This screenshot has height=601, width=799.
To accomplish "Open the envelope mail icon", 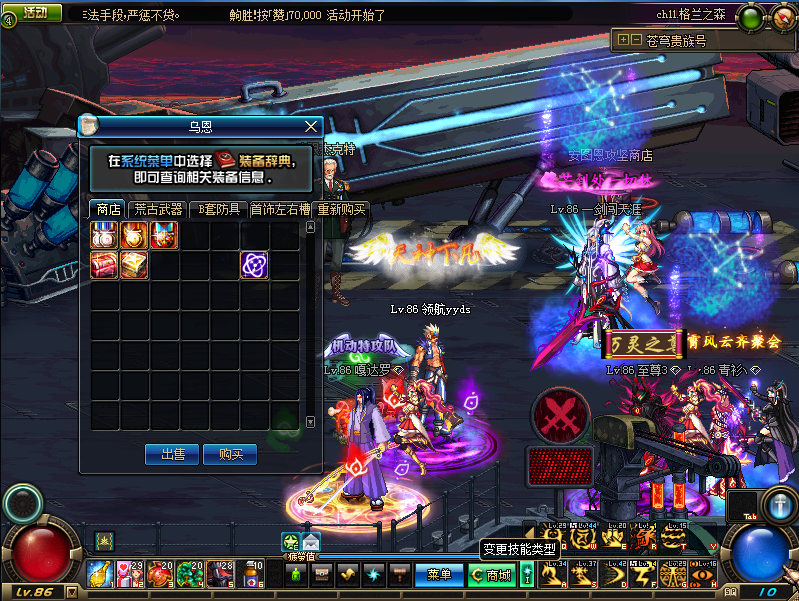I will tap(310, 542).
